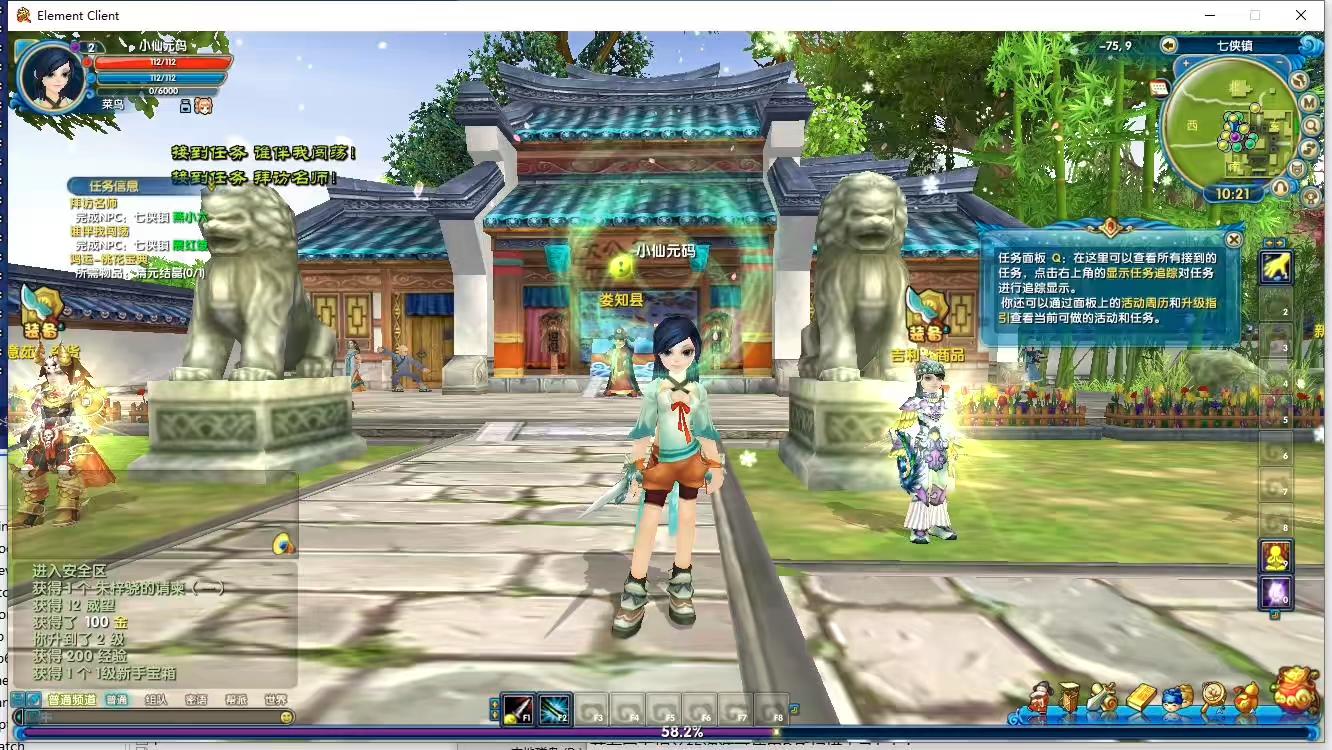Switch to the 组队 chat tab
Image resolution: width=1332 pixels, height=750 pixels.
tap(156, 700)
